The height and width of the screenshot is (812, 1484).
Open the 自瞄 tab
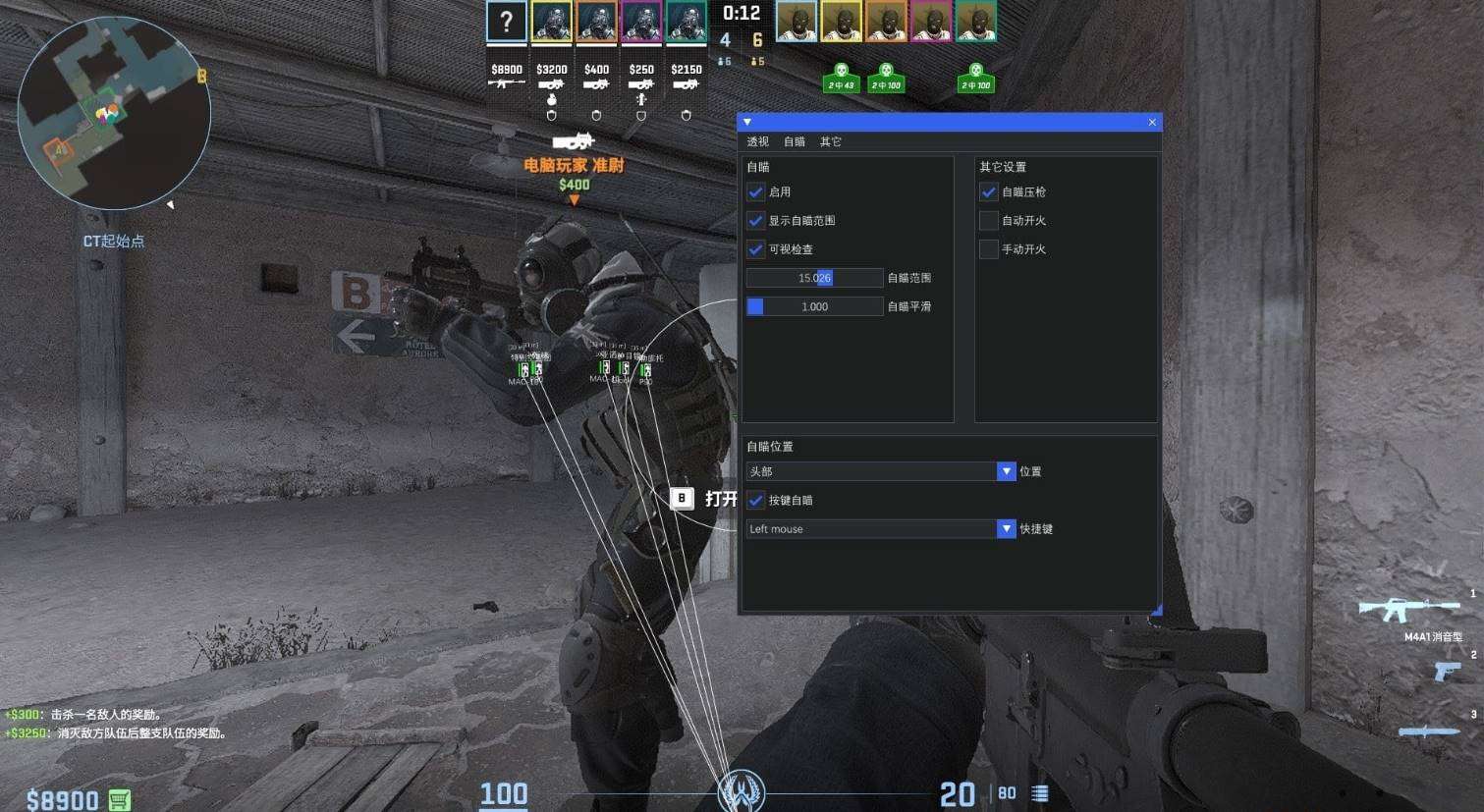point(794,141)
